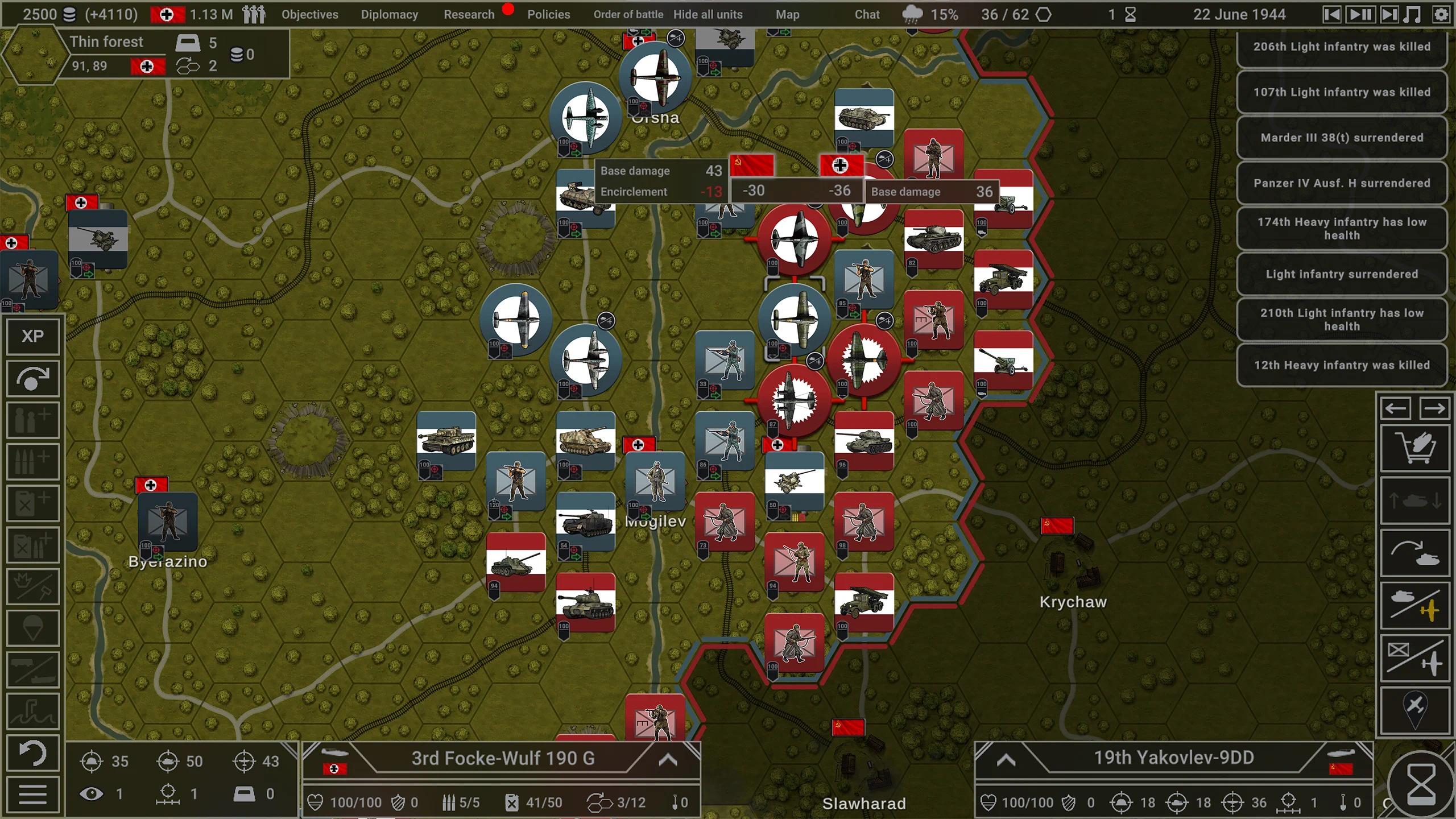Image resolution: width=1456 pixels, height=819 pixels.
Task: Click the resupply ammunition icon
Action: 32,461
